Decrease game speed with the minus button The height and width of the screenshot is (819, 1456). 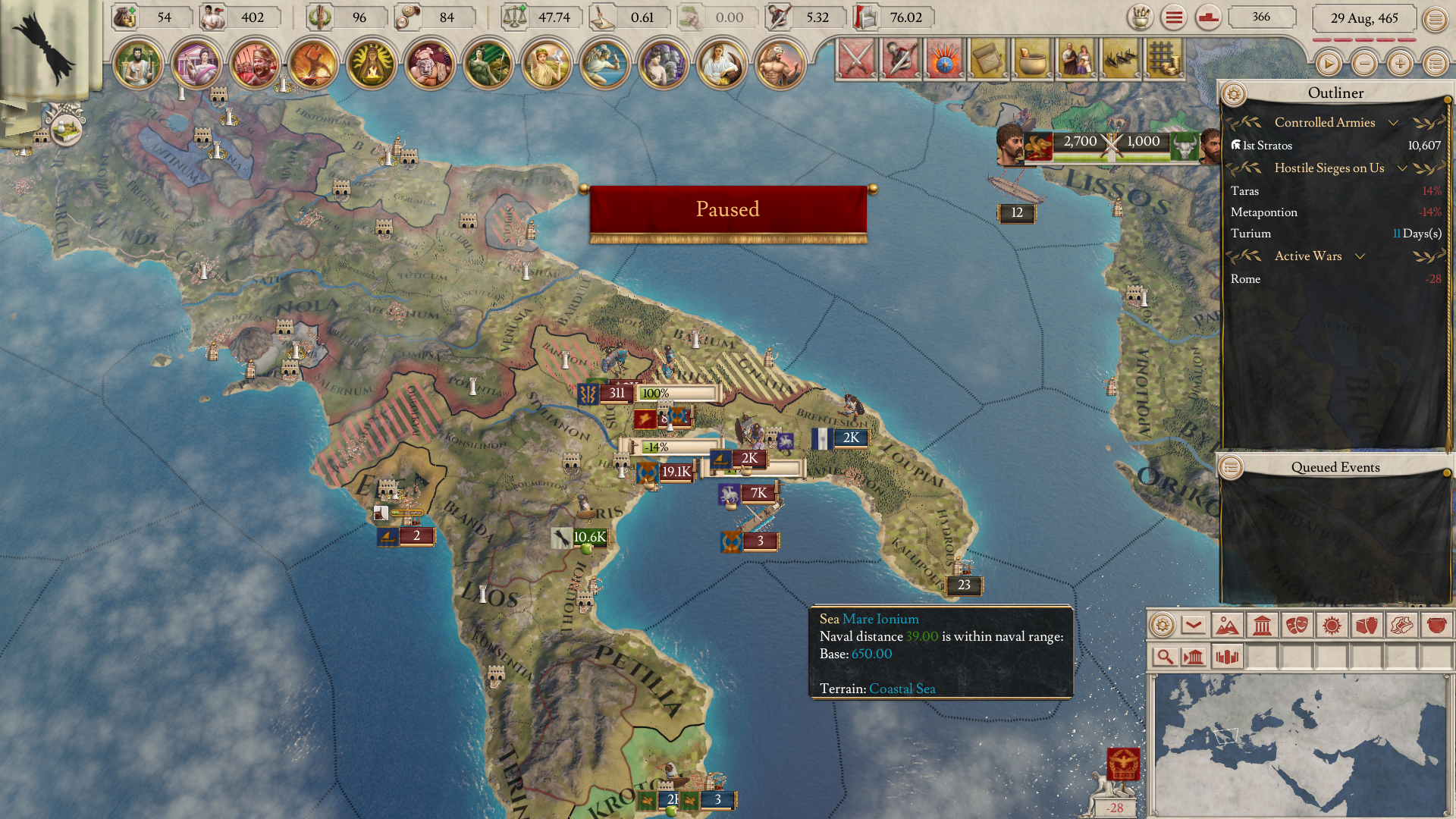click(x=1364, y=64)
